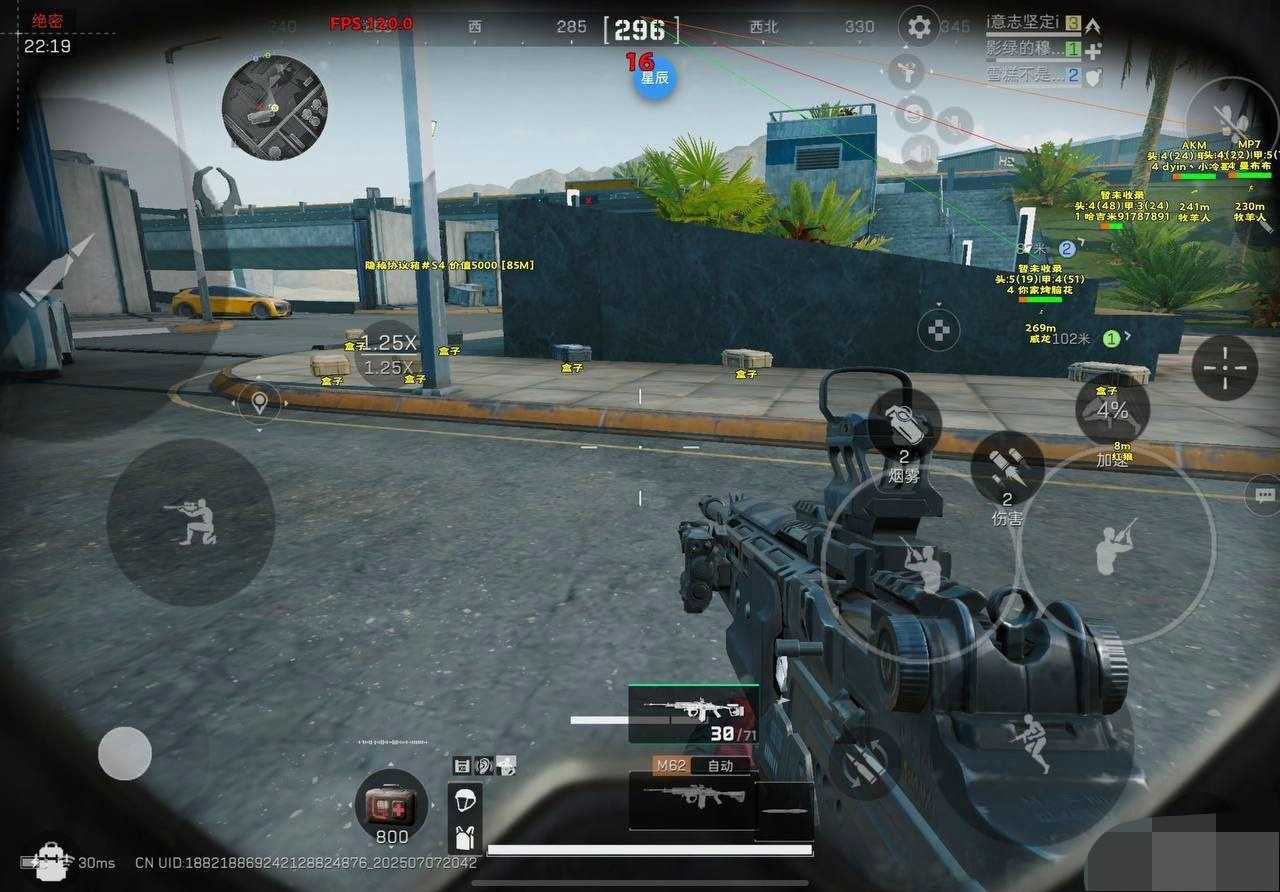Tap the 自动 fire mode toggle
Screen dimensions: 1280x892
(720, 766)
